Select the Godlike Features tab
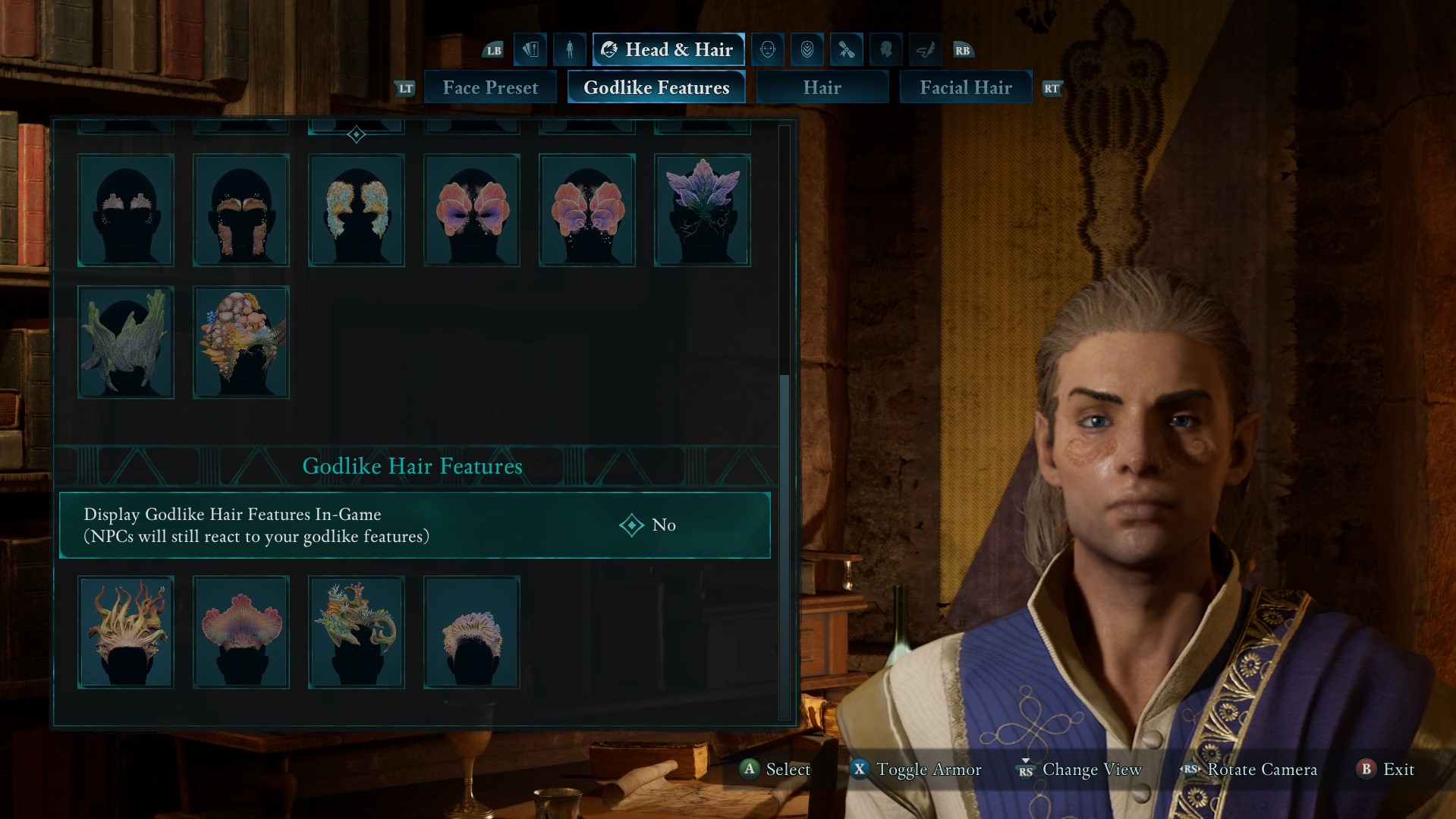1456x819 pixels. (x=656, y=88)
